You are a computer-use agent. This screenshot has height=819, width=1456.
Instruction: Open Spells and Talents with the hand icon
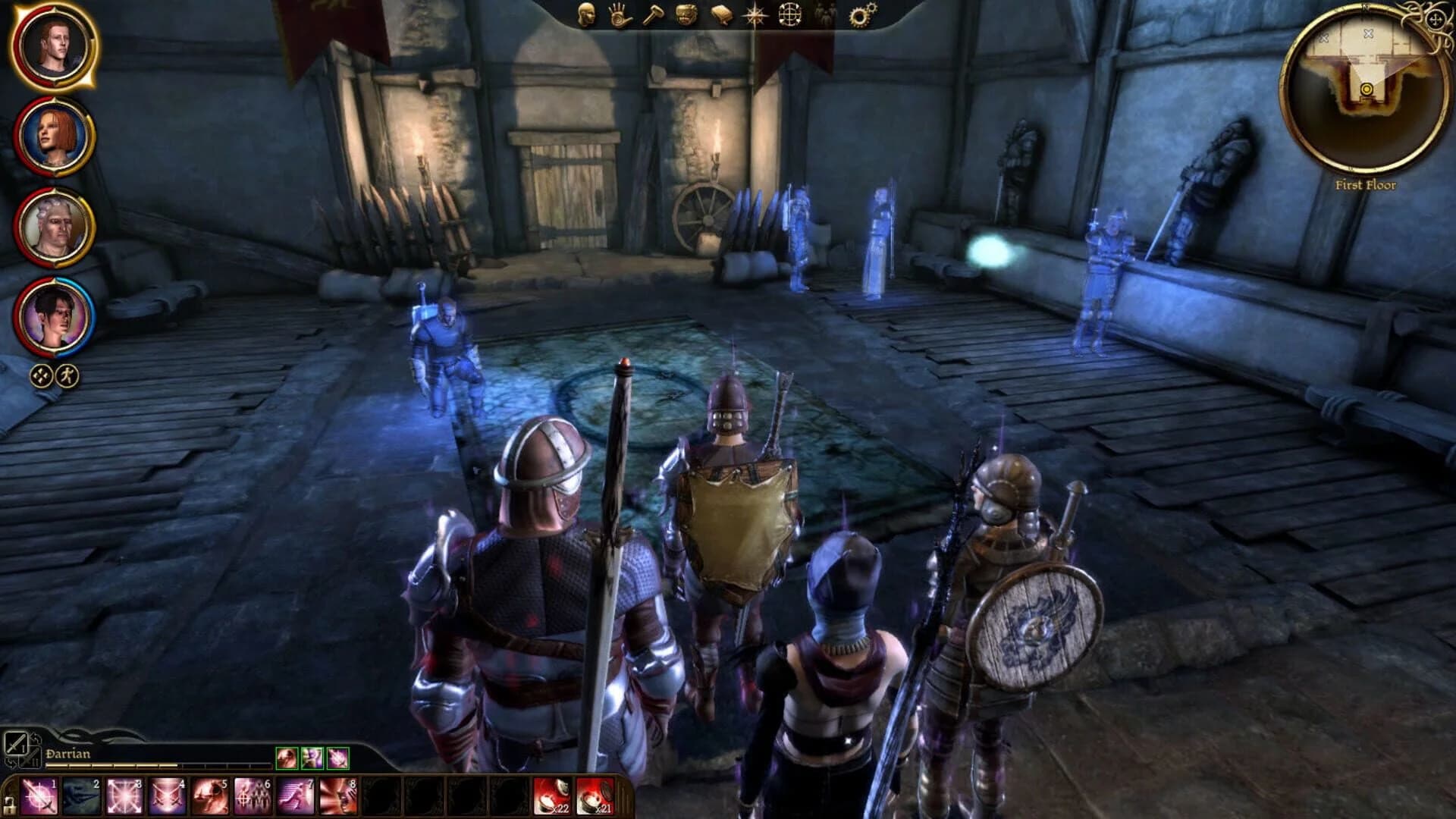point(620,17)
